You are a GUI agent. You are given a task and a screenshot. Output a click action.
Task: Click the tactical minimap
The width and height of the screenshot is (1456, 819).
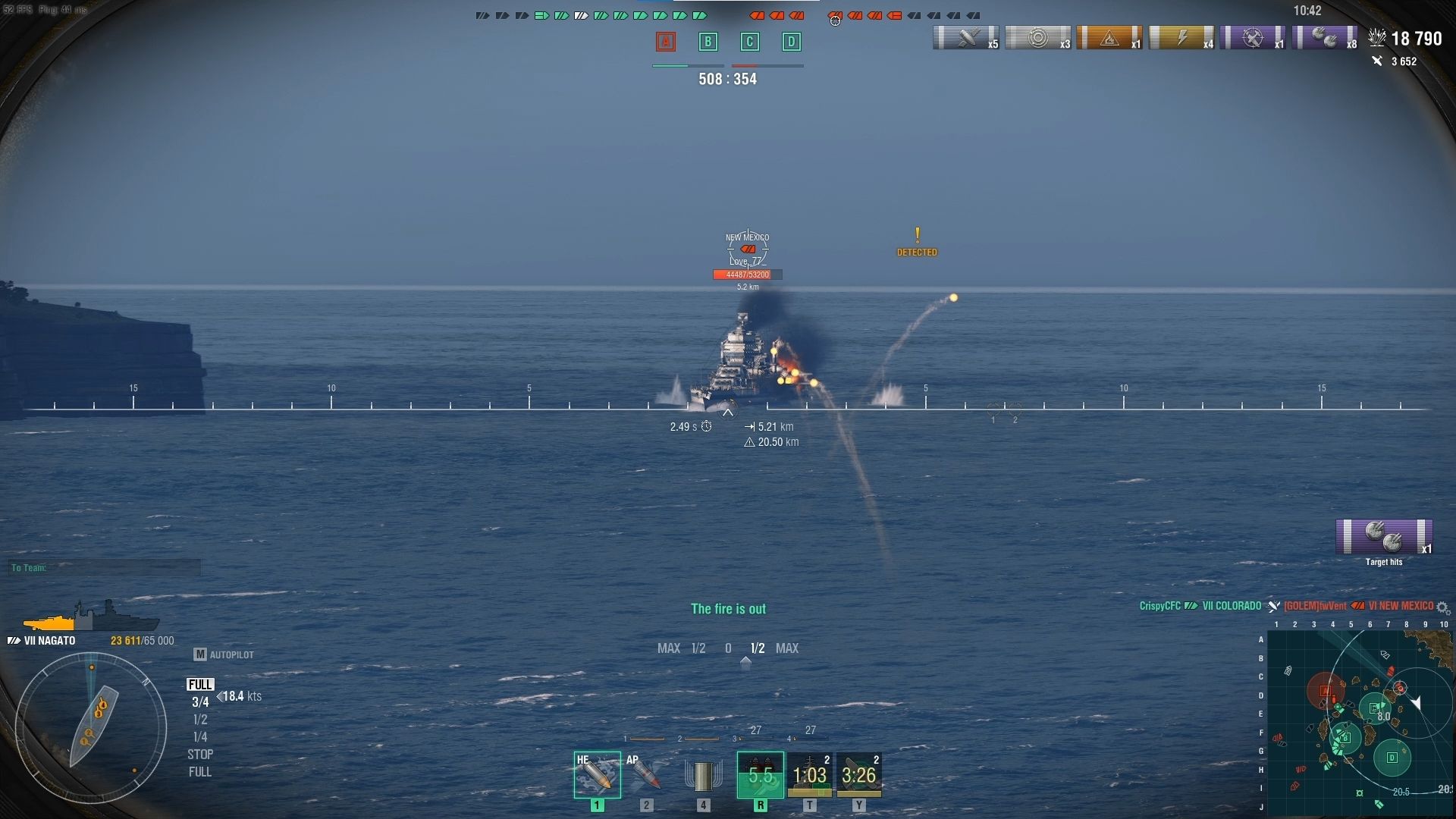pos(1357,720)
